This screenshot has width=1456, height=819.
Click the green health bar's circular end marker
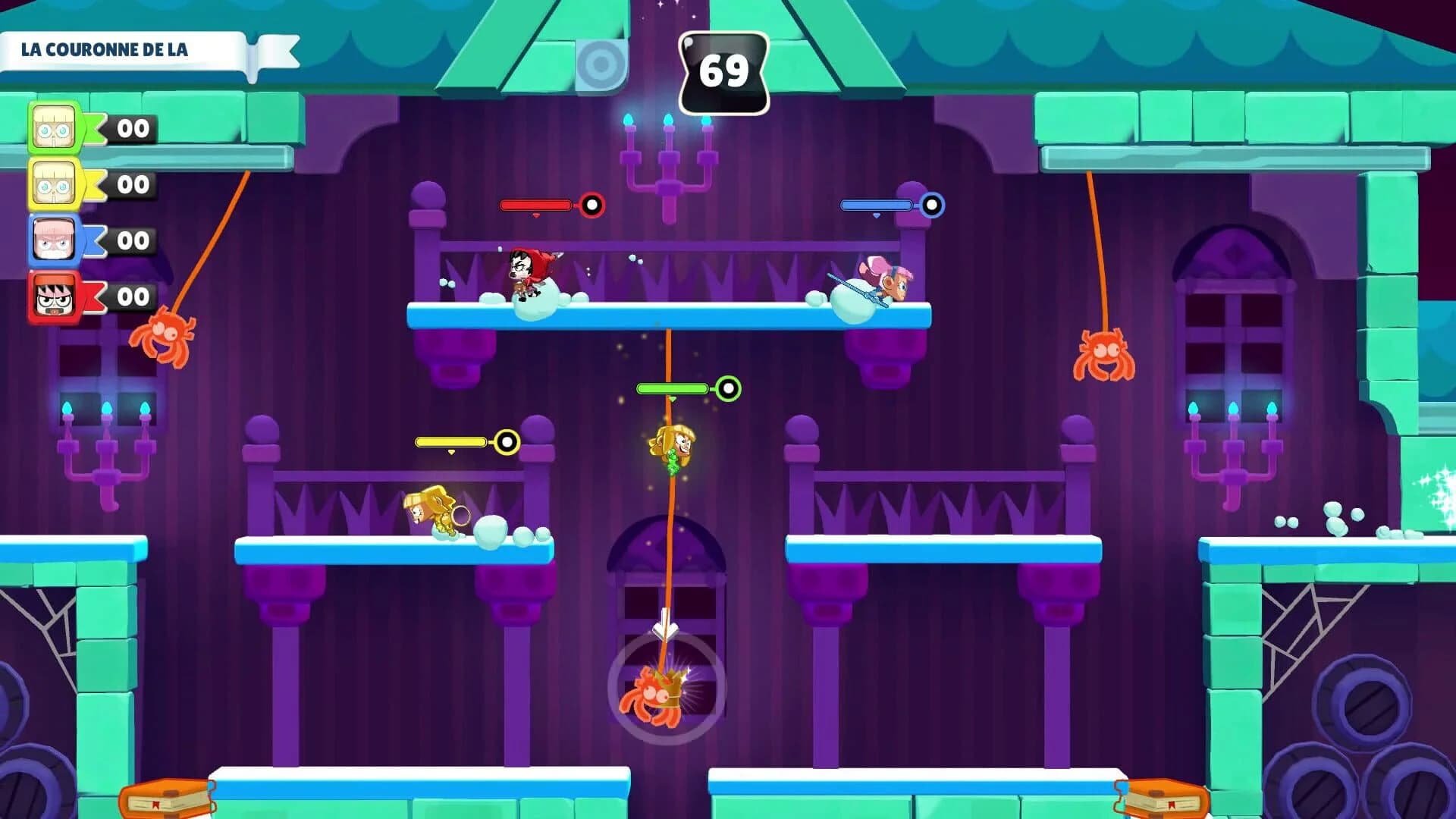pos(730,388)
